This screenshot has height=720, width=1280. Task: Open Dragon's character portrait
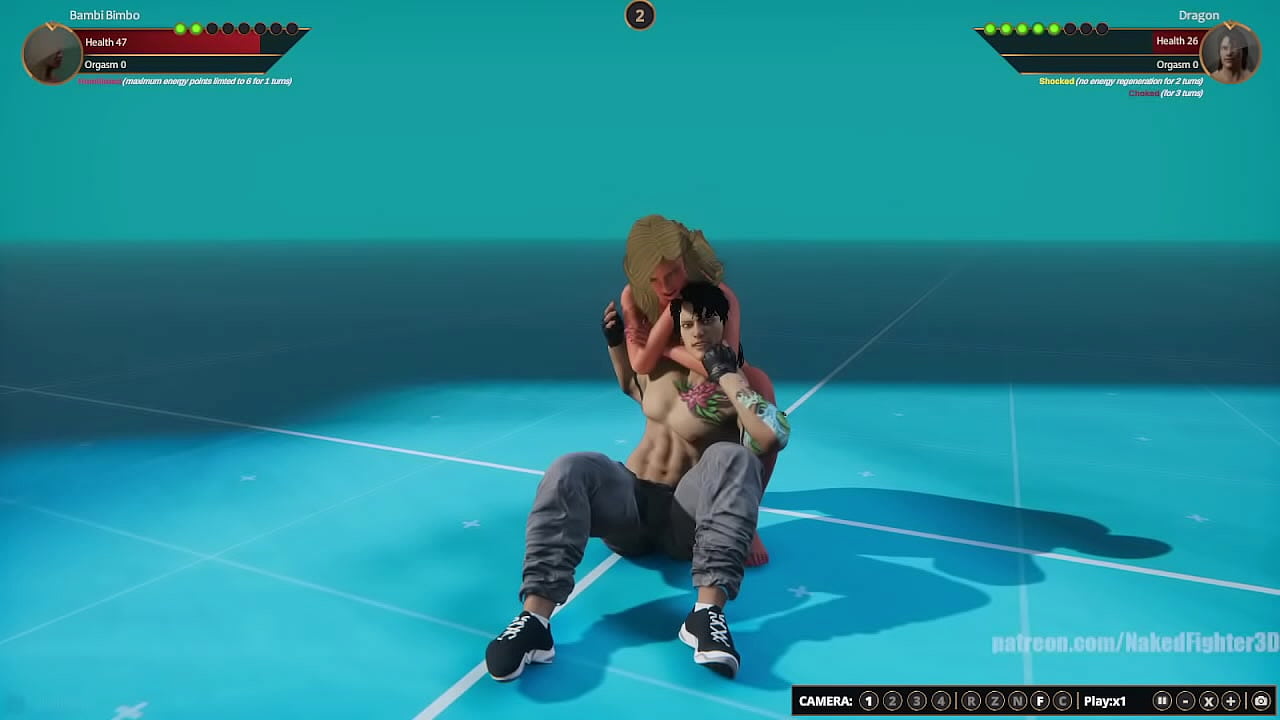click(x=1231, y=55)
